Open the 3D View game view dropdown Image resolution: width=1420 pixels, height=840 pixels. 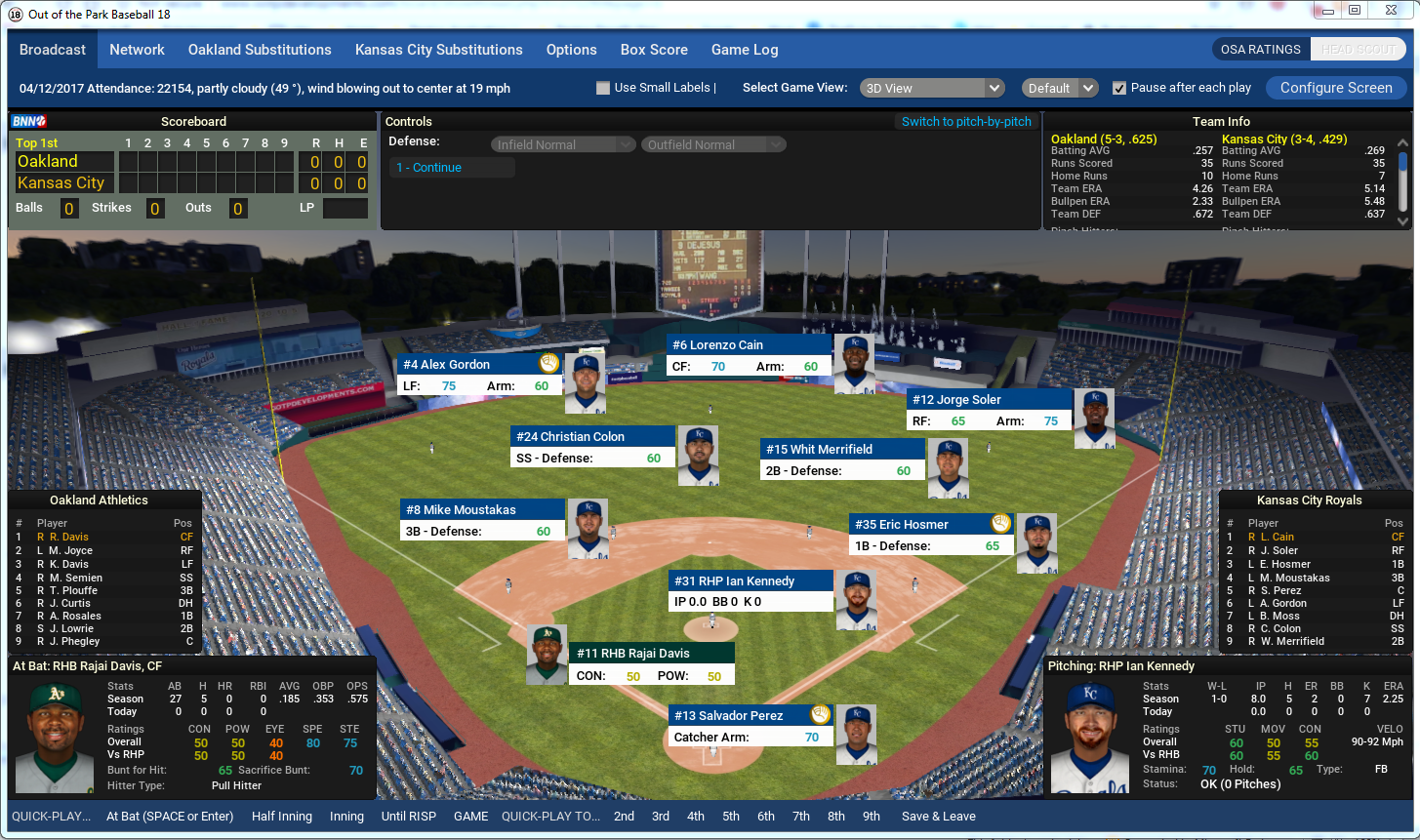pyautogui.click(x=931, y=88)
